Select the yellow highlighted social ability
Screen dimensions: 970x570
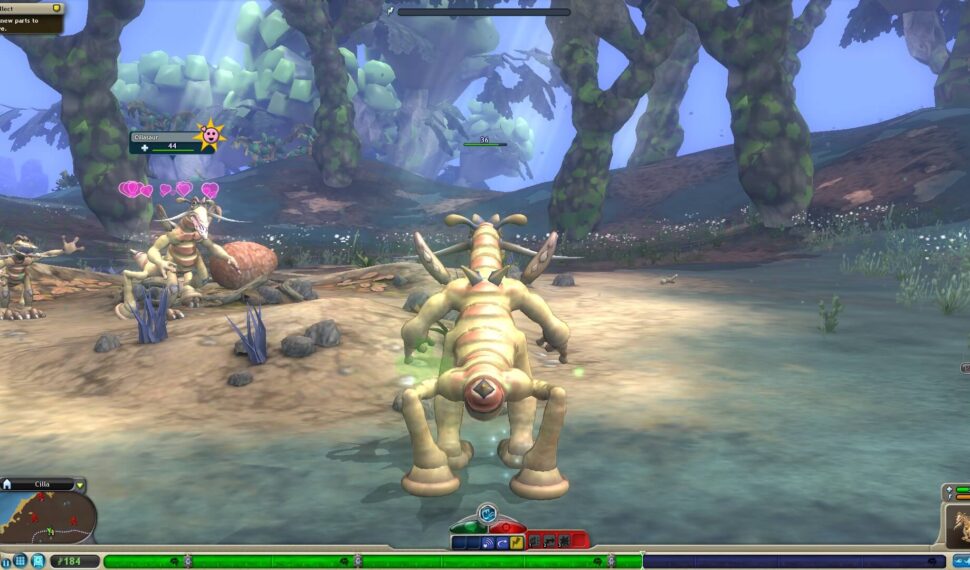[517, 543]
